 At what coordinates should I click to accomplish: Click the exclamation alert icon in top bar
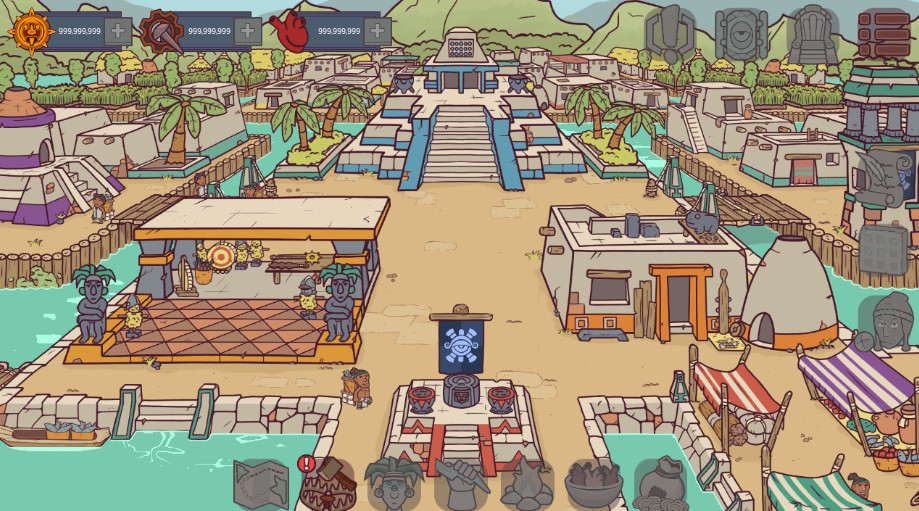(669, 34)
